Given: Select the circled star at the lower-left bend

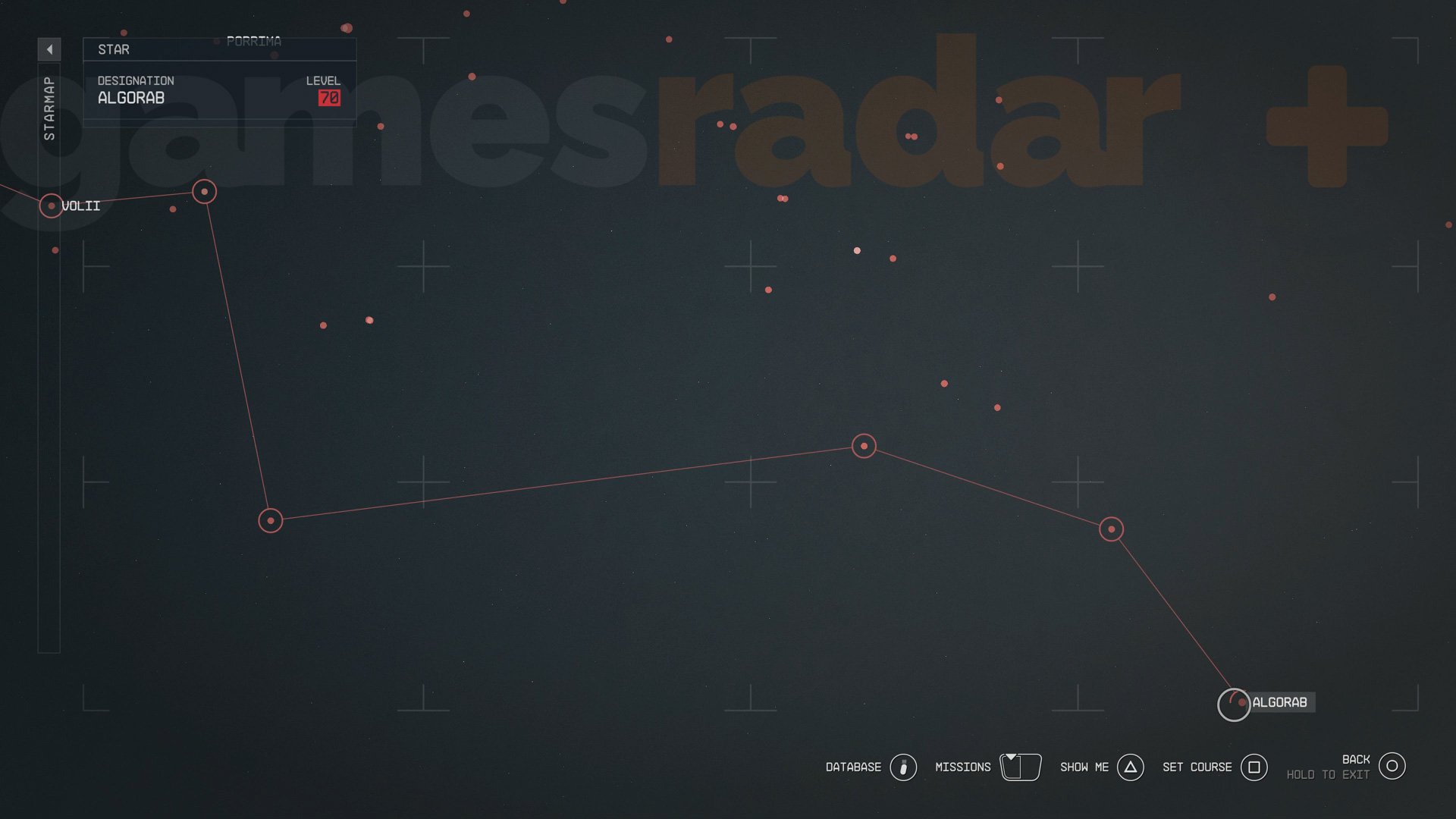Looking at the screenshot, I should 270,520.
